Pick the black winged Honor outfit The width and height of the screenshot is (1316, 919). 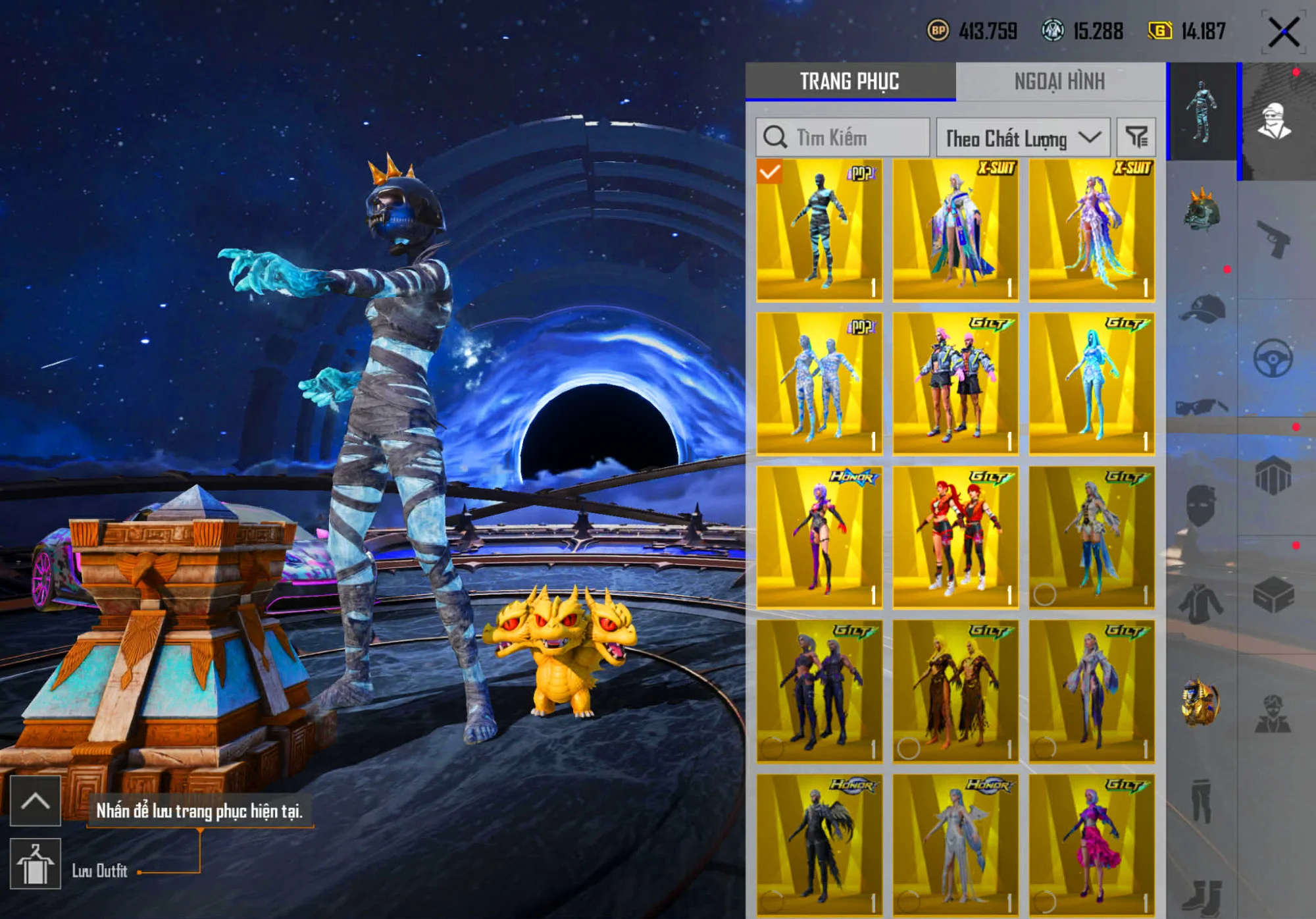(x=819, y=844)
